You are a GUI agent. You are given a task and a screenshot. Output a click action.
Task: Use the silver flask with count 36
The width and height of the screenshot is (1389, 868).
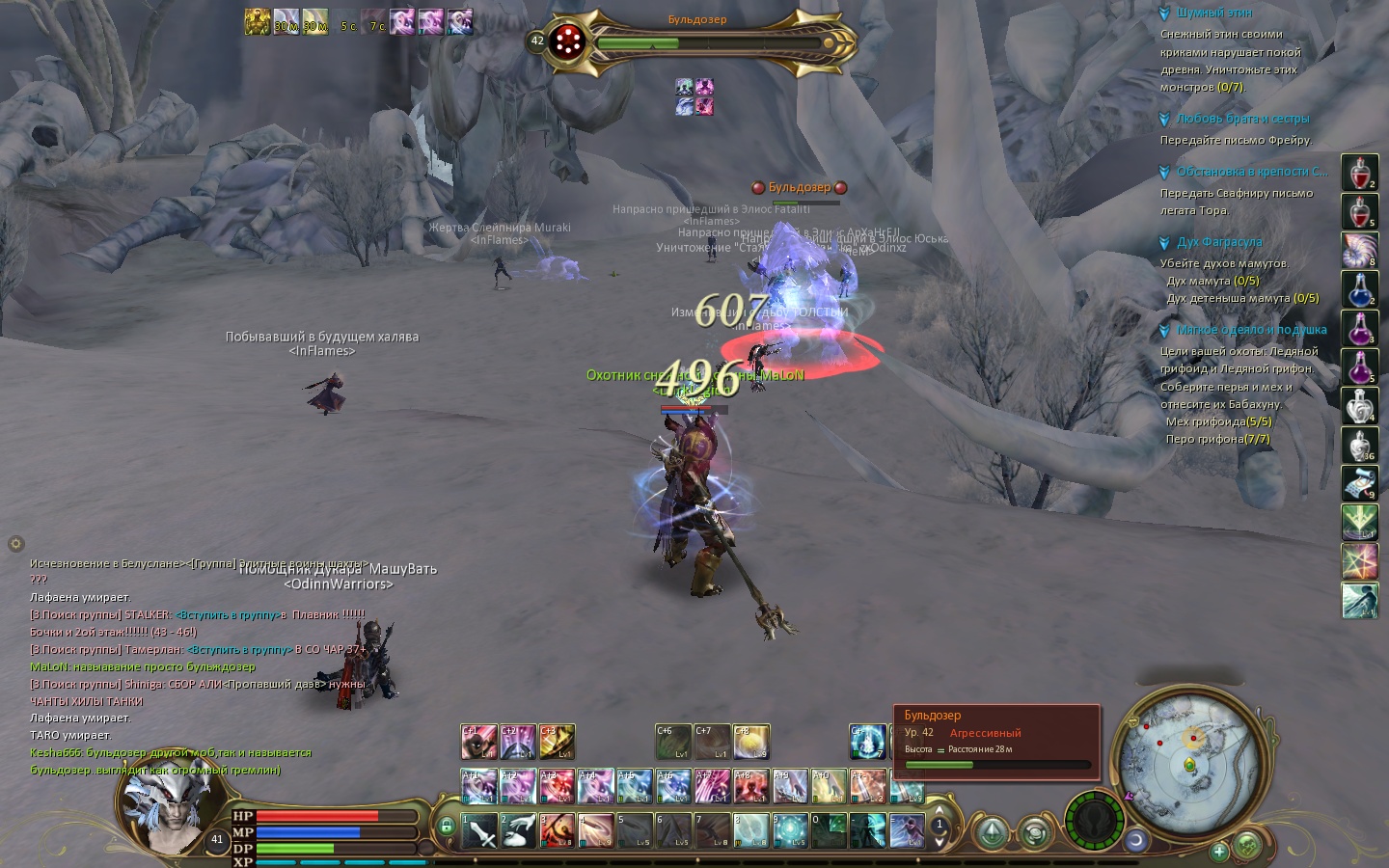tap(1359, 445)
